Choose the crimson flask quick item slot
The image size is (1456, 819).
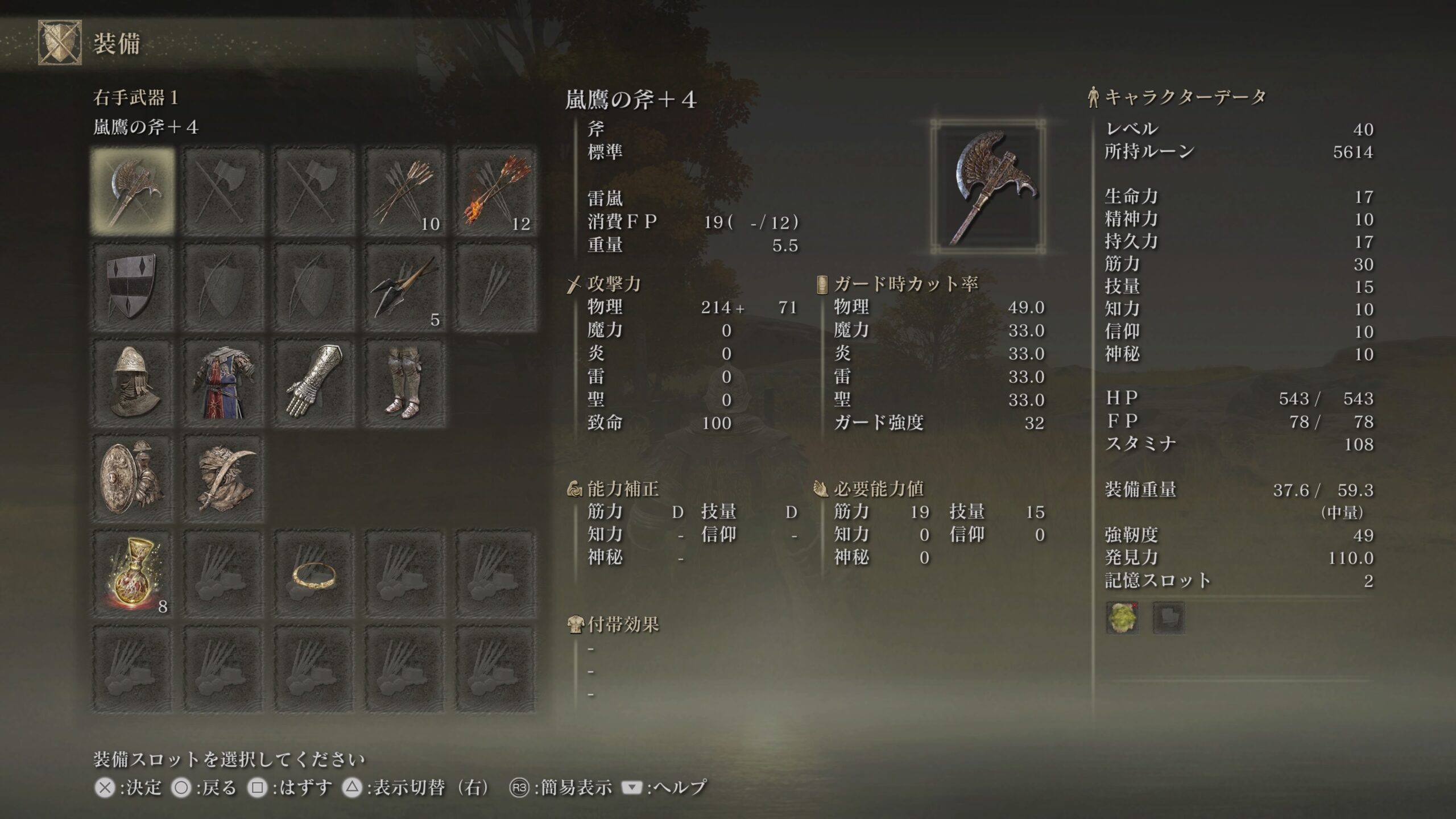[133, 574]
